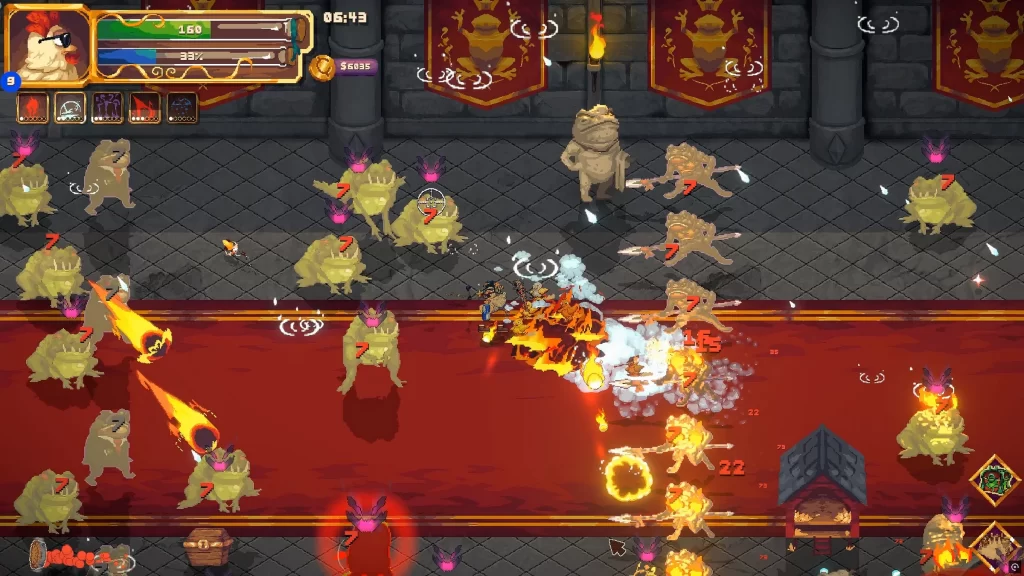Activate the white dome shield ability
The image size is (1024, 576).
[69, 107]
